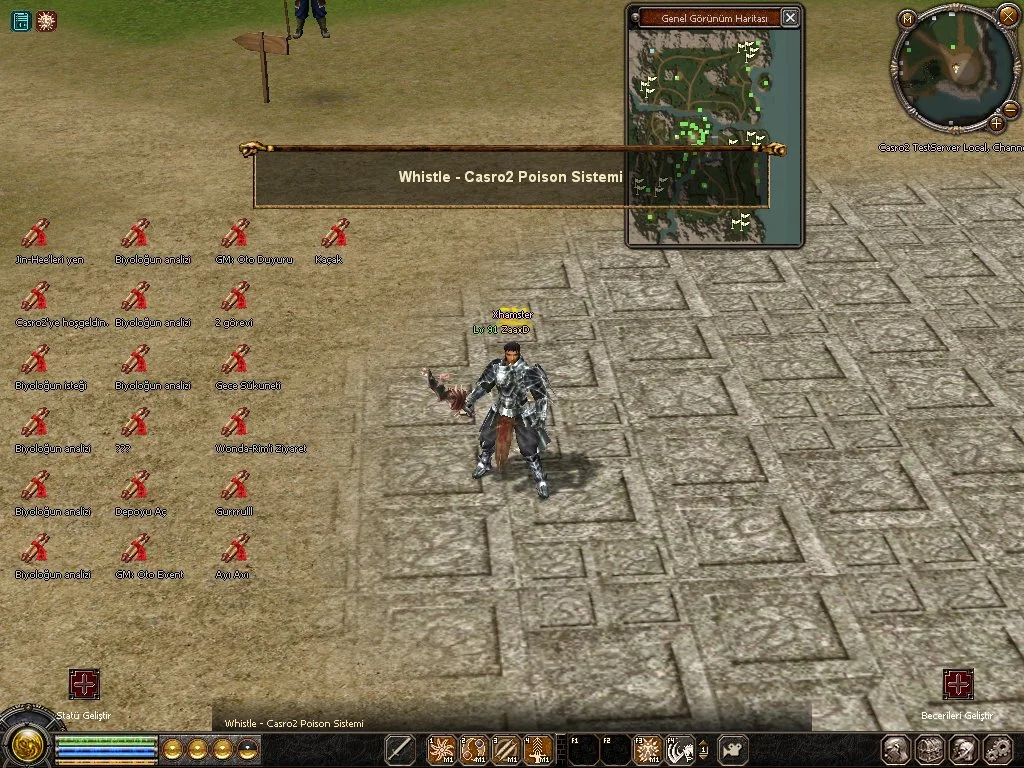This screenshot has height=768, width=1024.
Task: Close the Genel Görünüm Haritası window
Action: click(x=790, y=18)
